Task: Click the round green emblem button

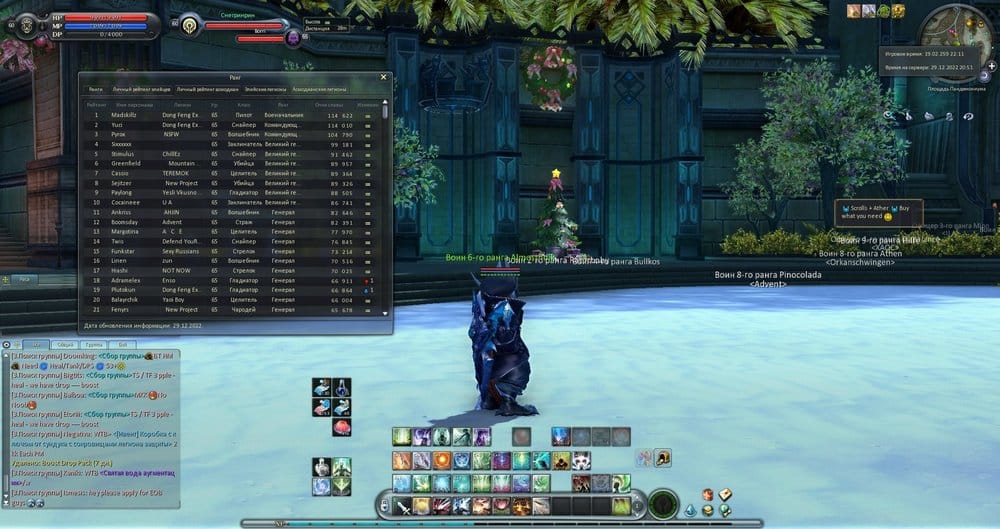Action: [x=662, y=505]
